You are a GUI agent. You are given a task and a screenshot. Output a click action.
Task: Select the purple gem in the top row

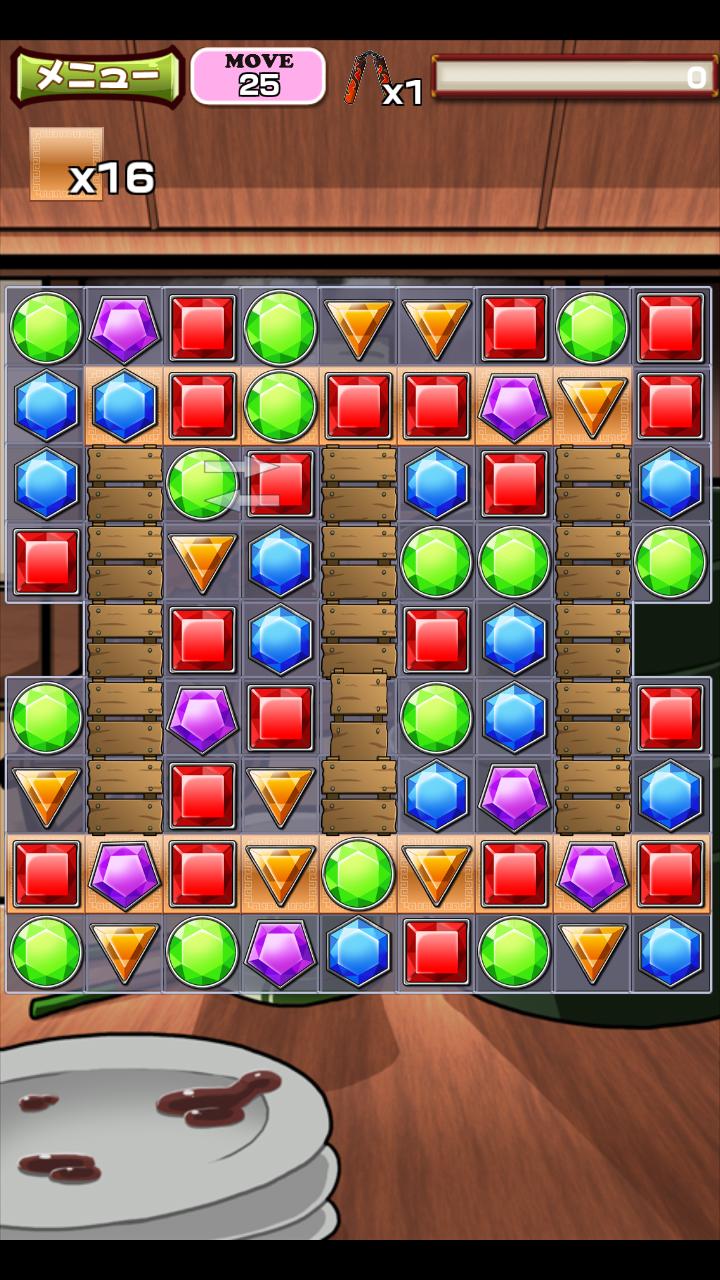124,327
